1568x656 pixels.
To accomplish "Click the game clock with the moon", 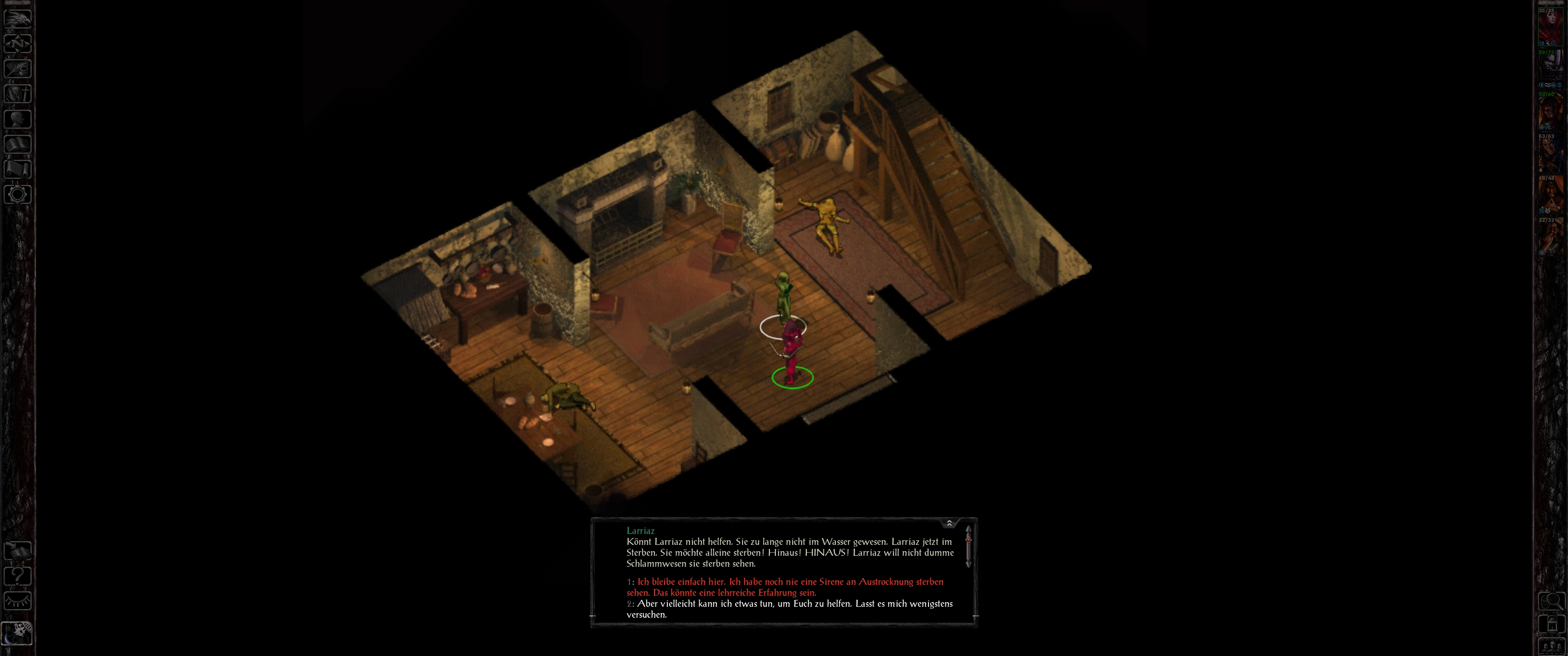I will [x=18, y=633].
